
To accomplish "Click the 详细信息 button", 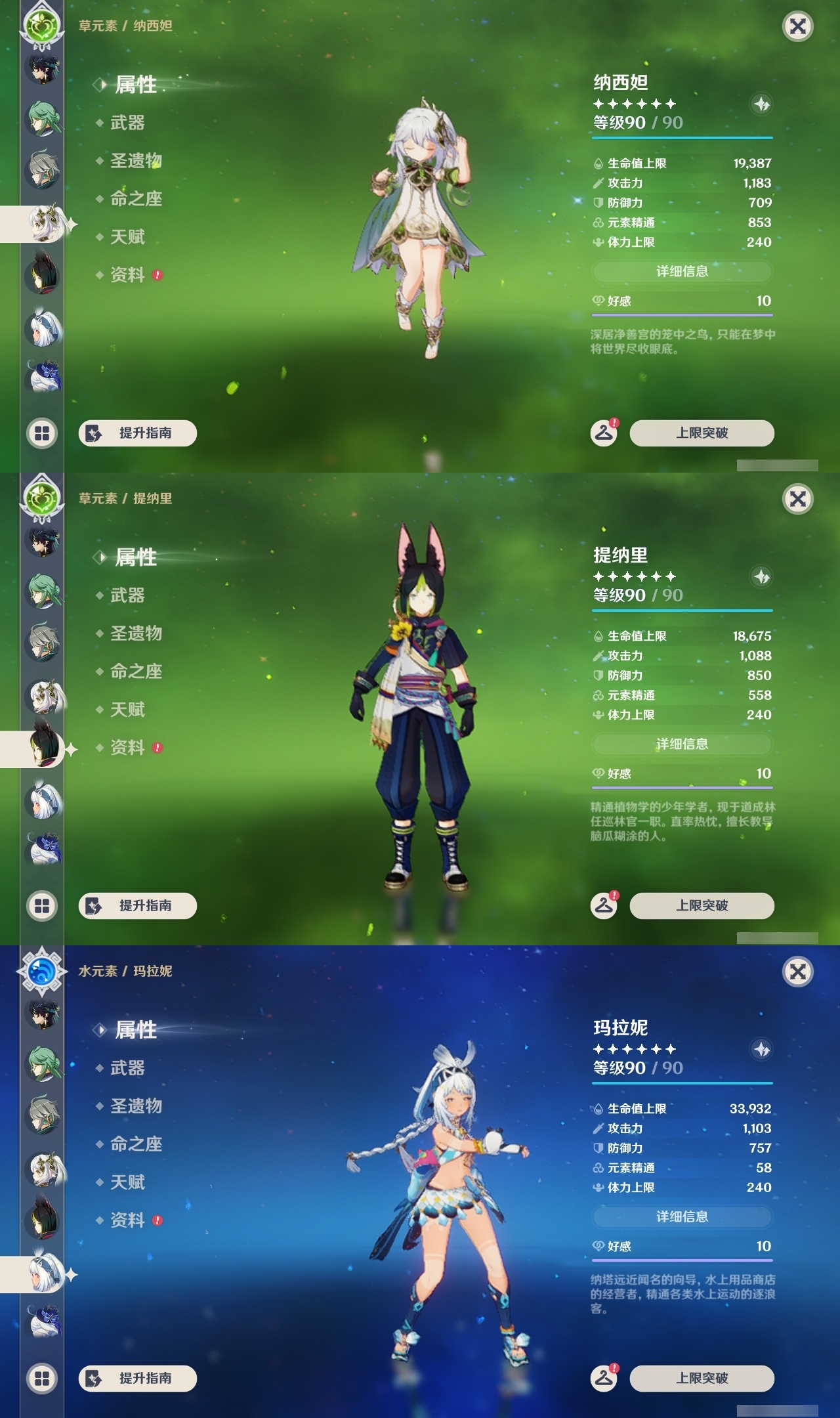I will point(681,272).
